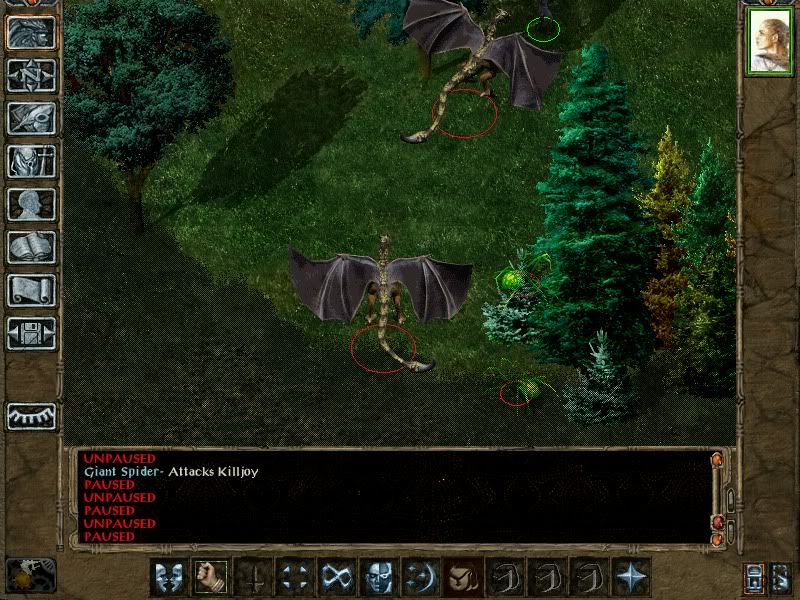Open the inventory screen

pos(31,161)
